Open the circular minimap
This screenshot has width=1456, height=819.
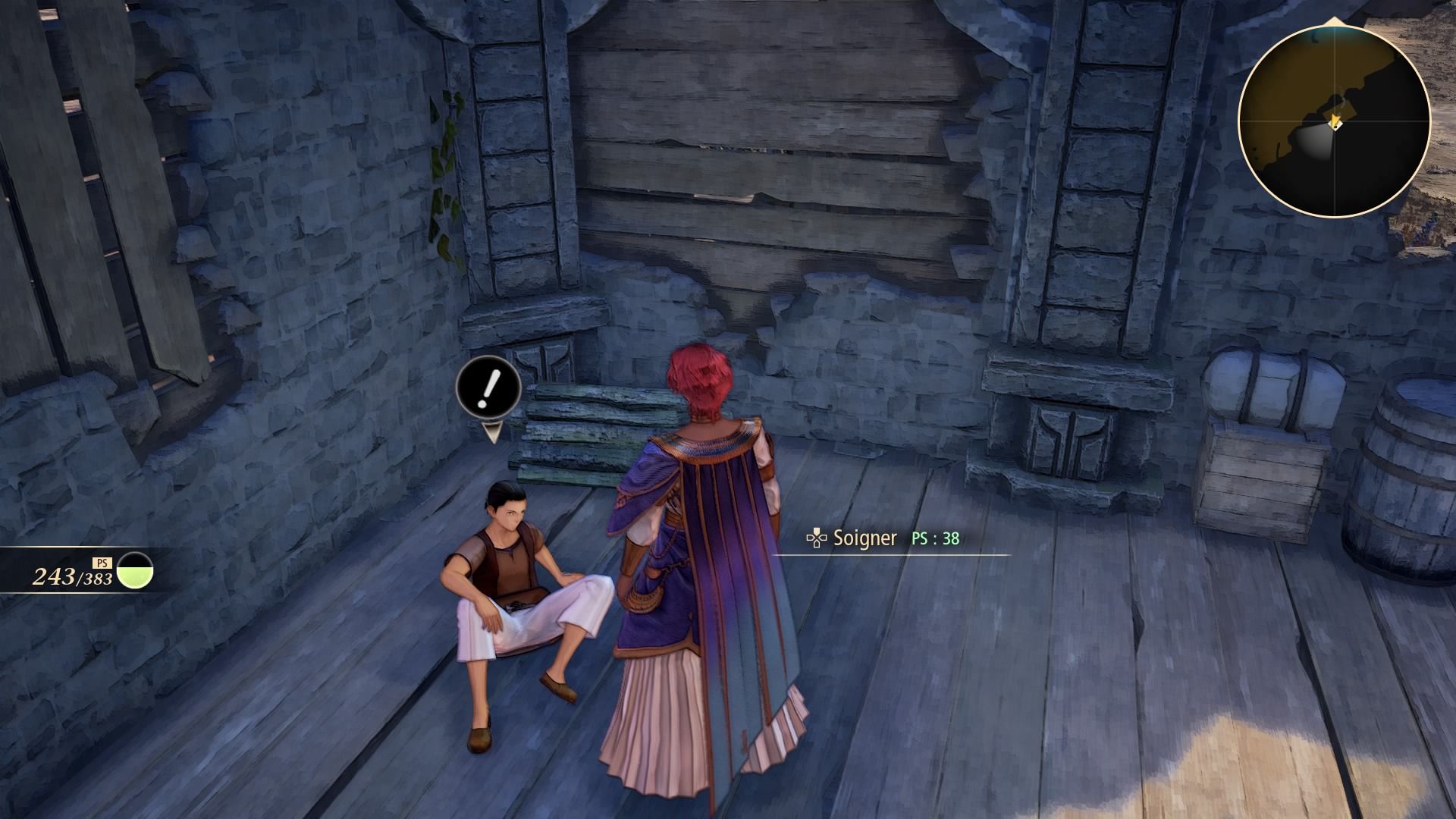click(1333, 120)
